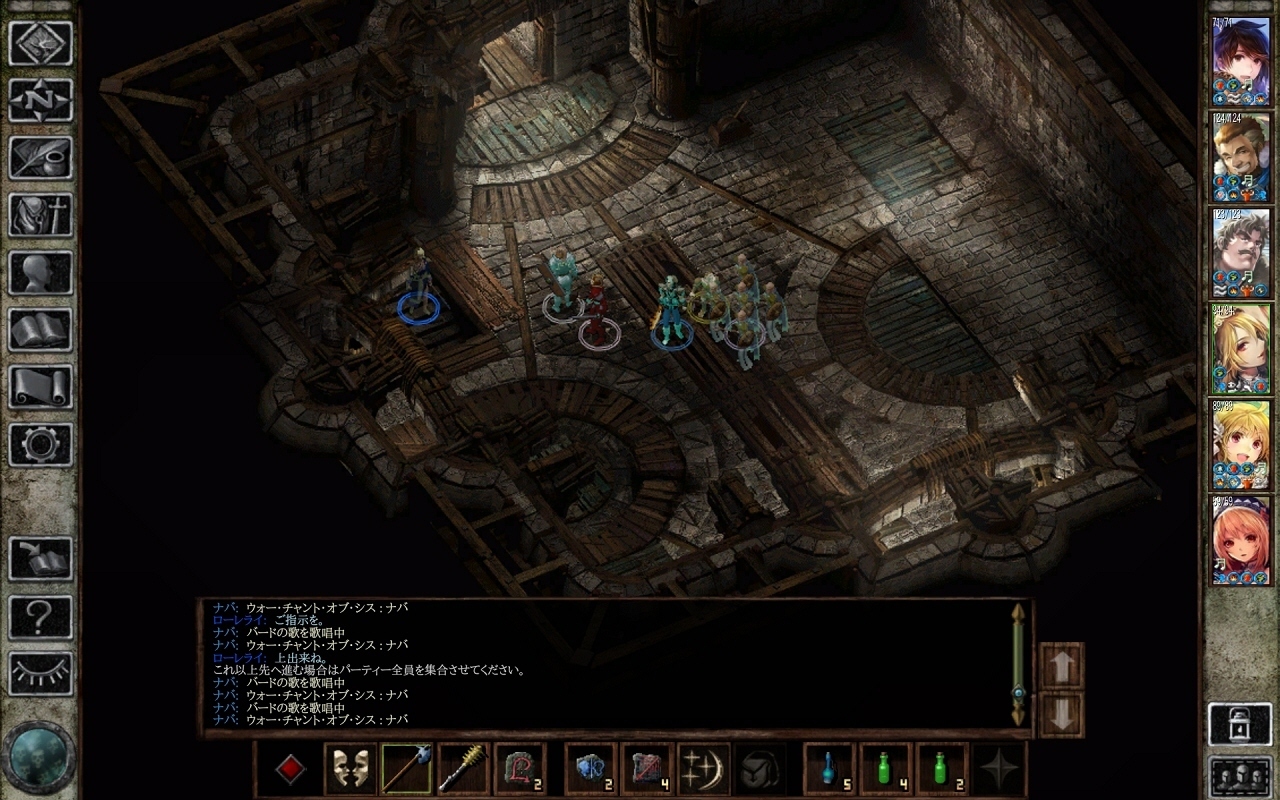This screenshot has width=1280, height=800.
Task: Select the dark-haired character portrait at top
Action: [x=1240, y=60]
